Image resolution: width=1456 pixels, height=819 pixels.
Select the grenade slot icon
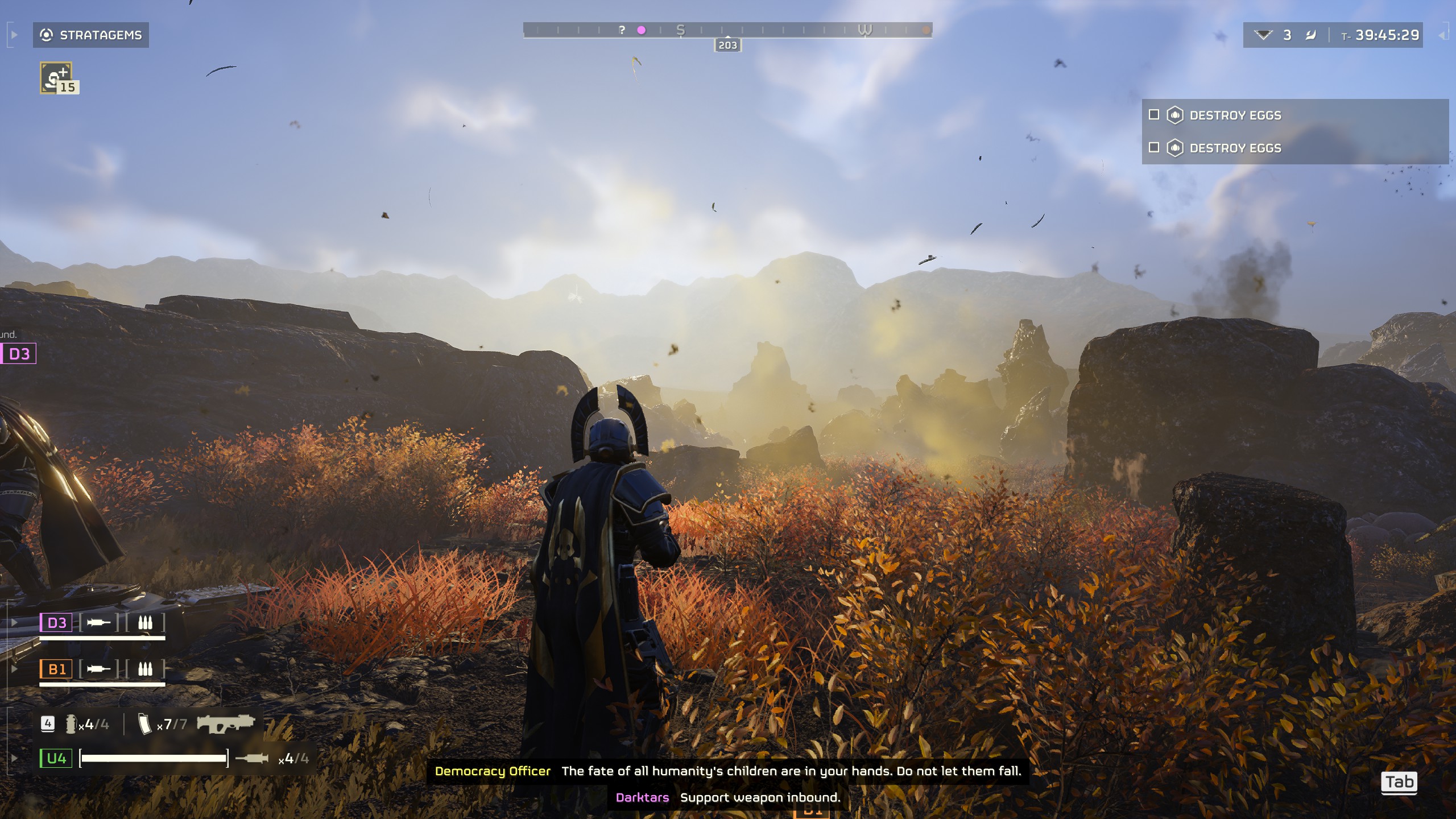point(71,724)
